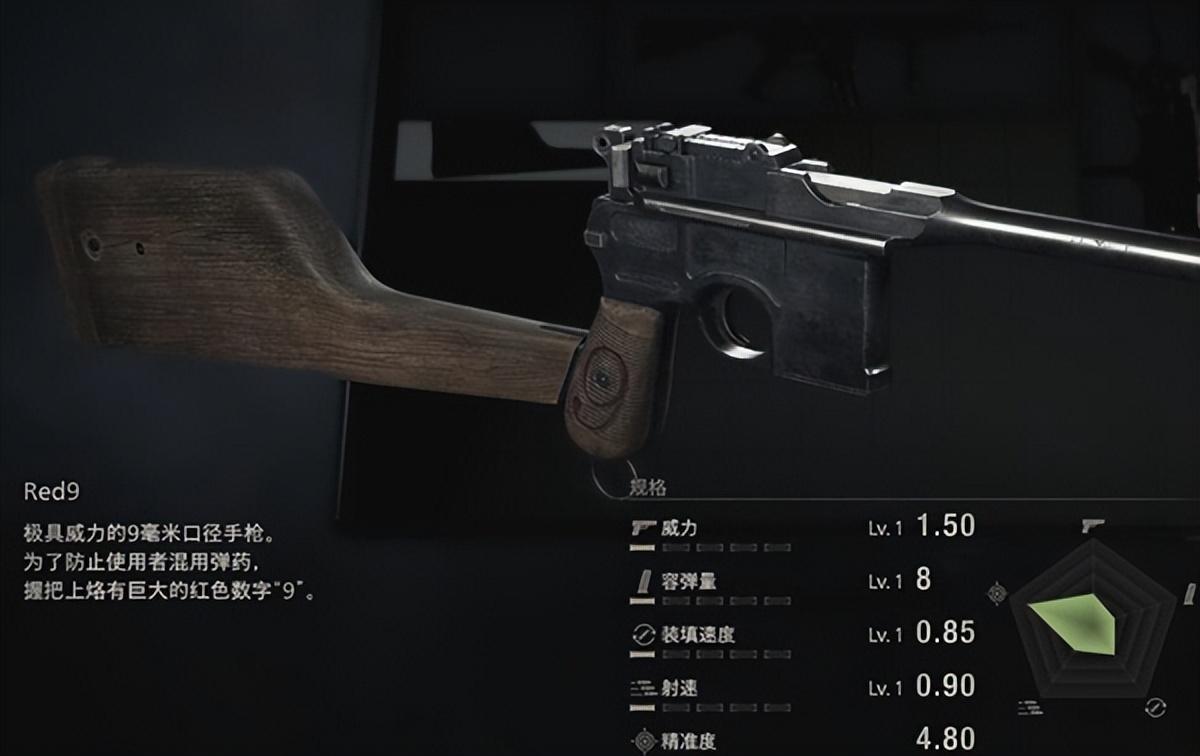
Task: Choose the 精准度 precision stat row
Action: tap(688, 741)
